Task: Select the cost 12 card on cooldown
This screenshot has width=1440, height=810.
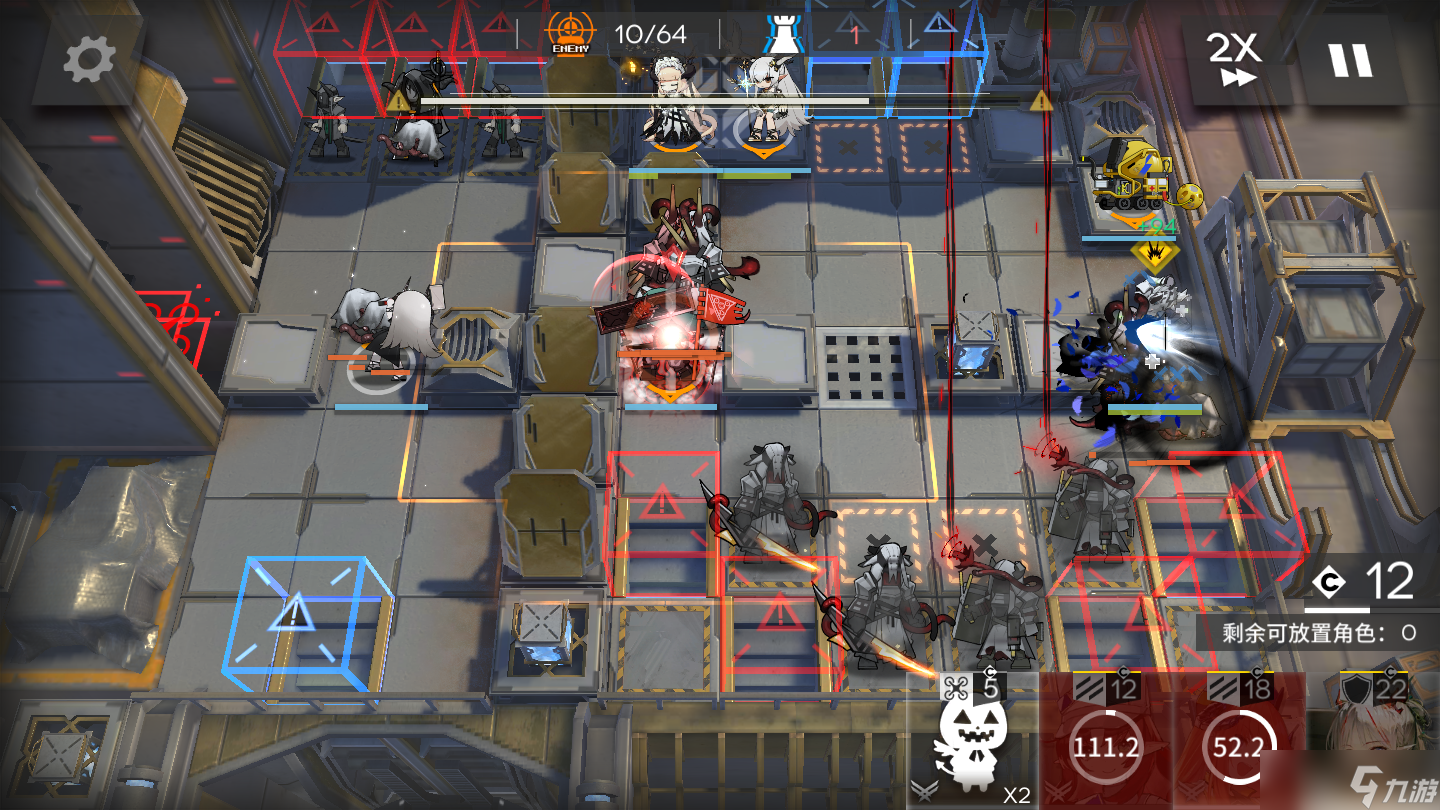Action: [x=1105, y=742]
